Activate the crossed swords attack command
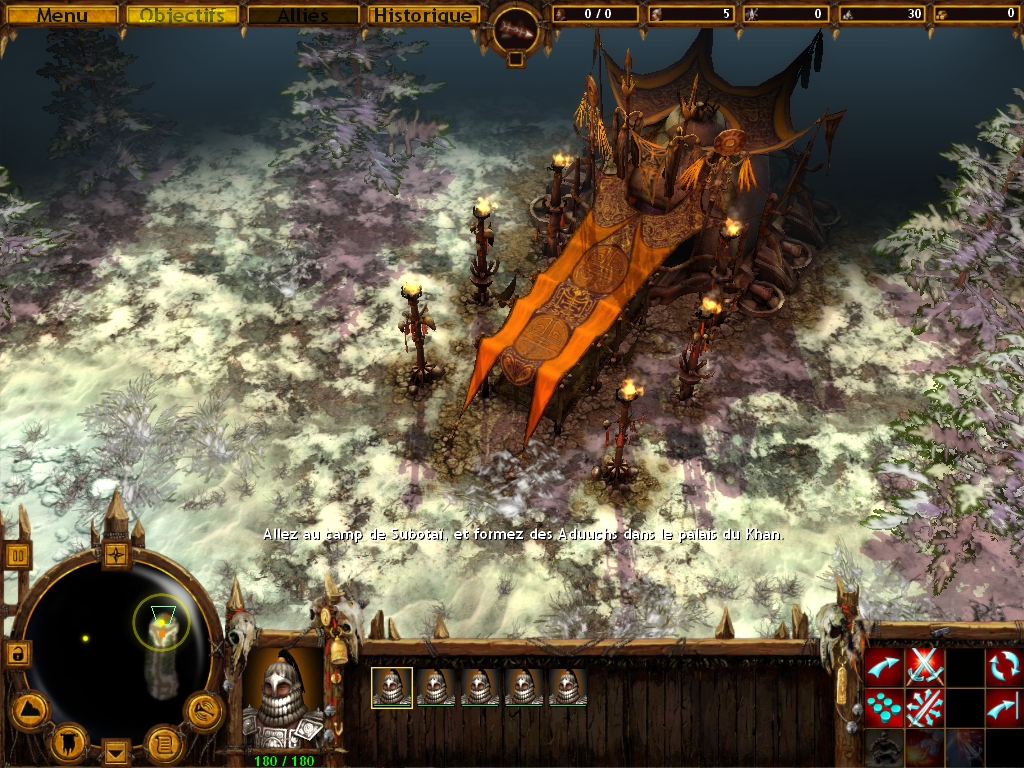 coord(925,666)
